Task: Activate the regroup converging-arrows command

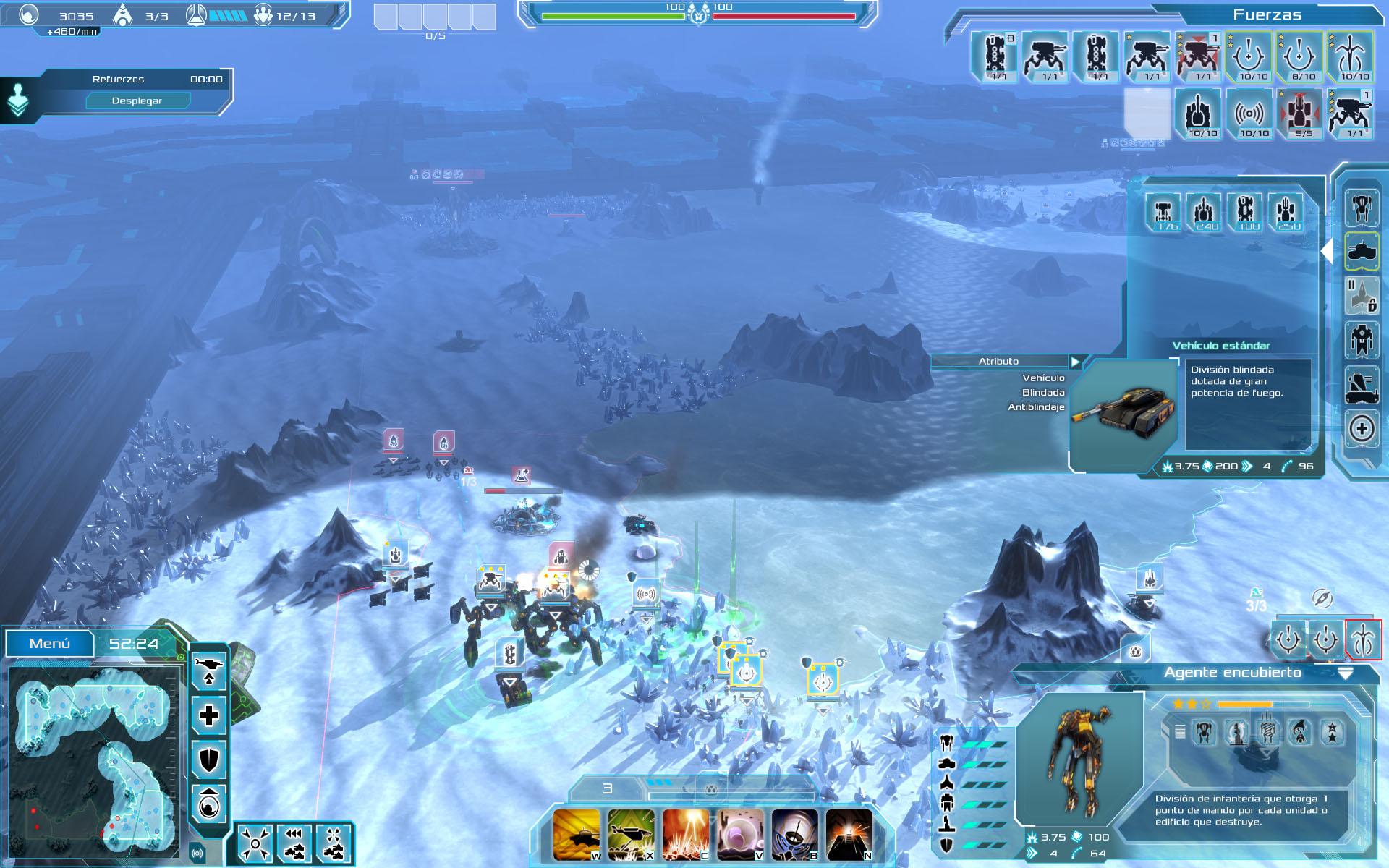Action: point(255,843)
